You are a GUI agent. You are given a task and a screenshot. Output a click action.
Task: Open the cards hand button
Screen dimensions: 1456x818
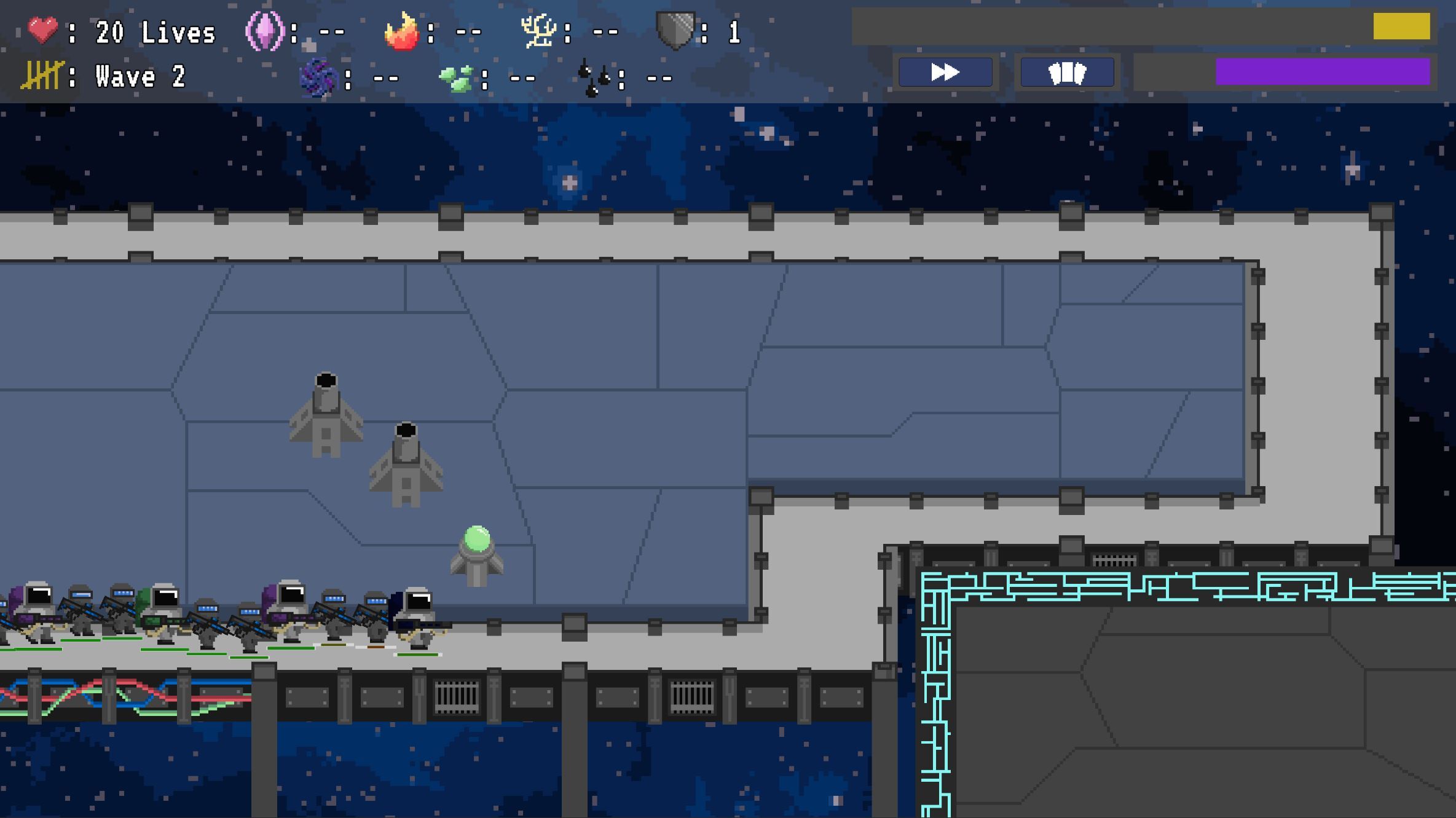pyautogui.click(x=1067, y=73)
